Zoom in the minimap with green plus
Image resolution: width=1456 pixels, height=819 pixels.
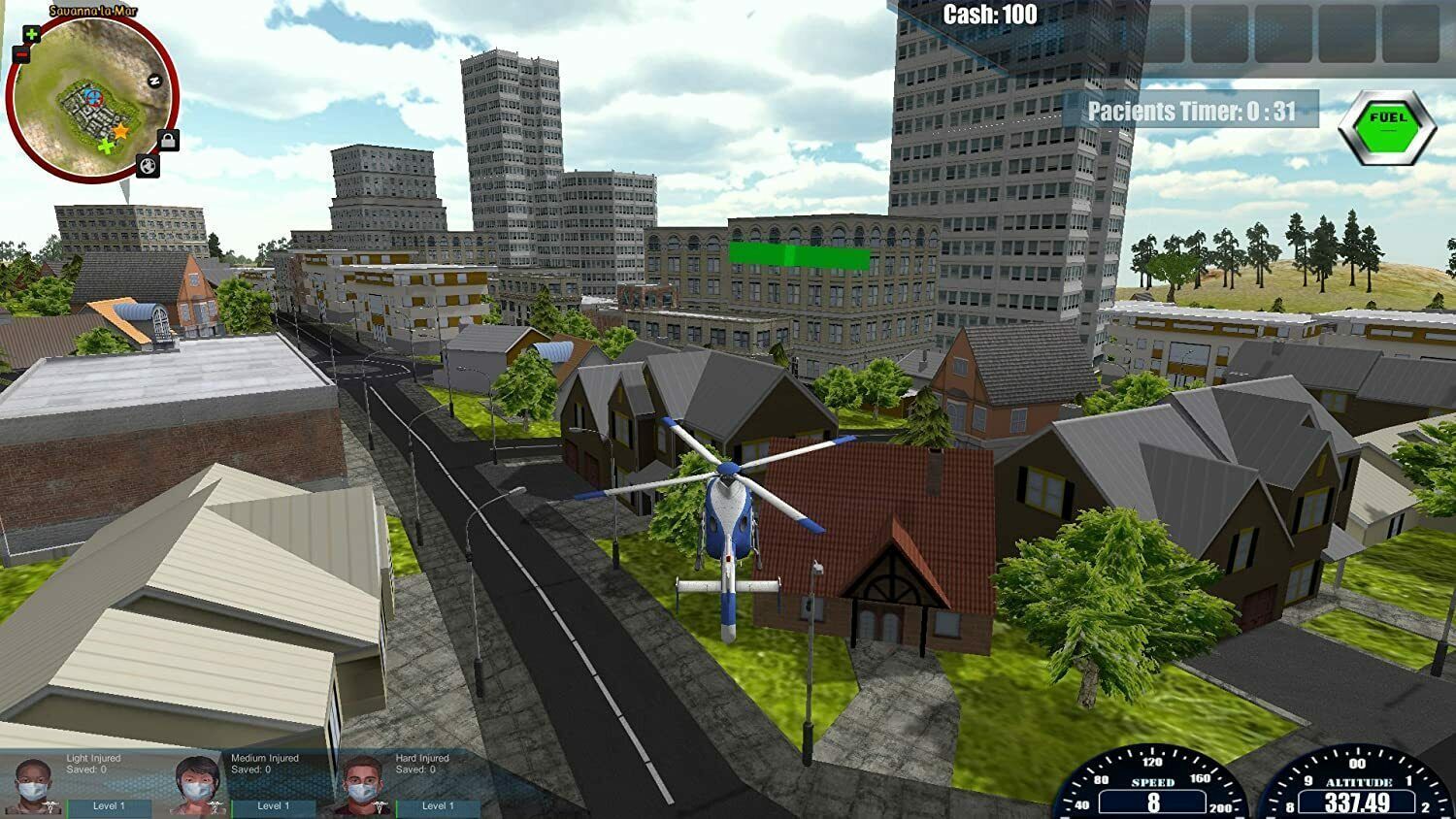[31, 35]
